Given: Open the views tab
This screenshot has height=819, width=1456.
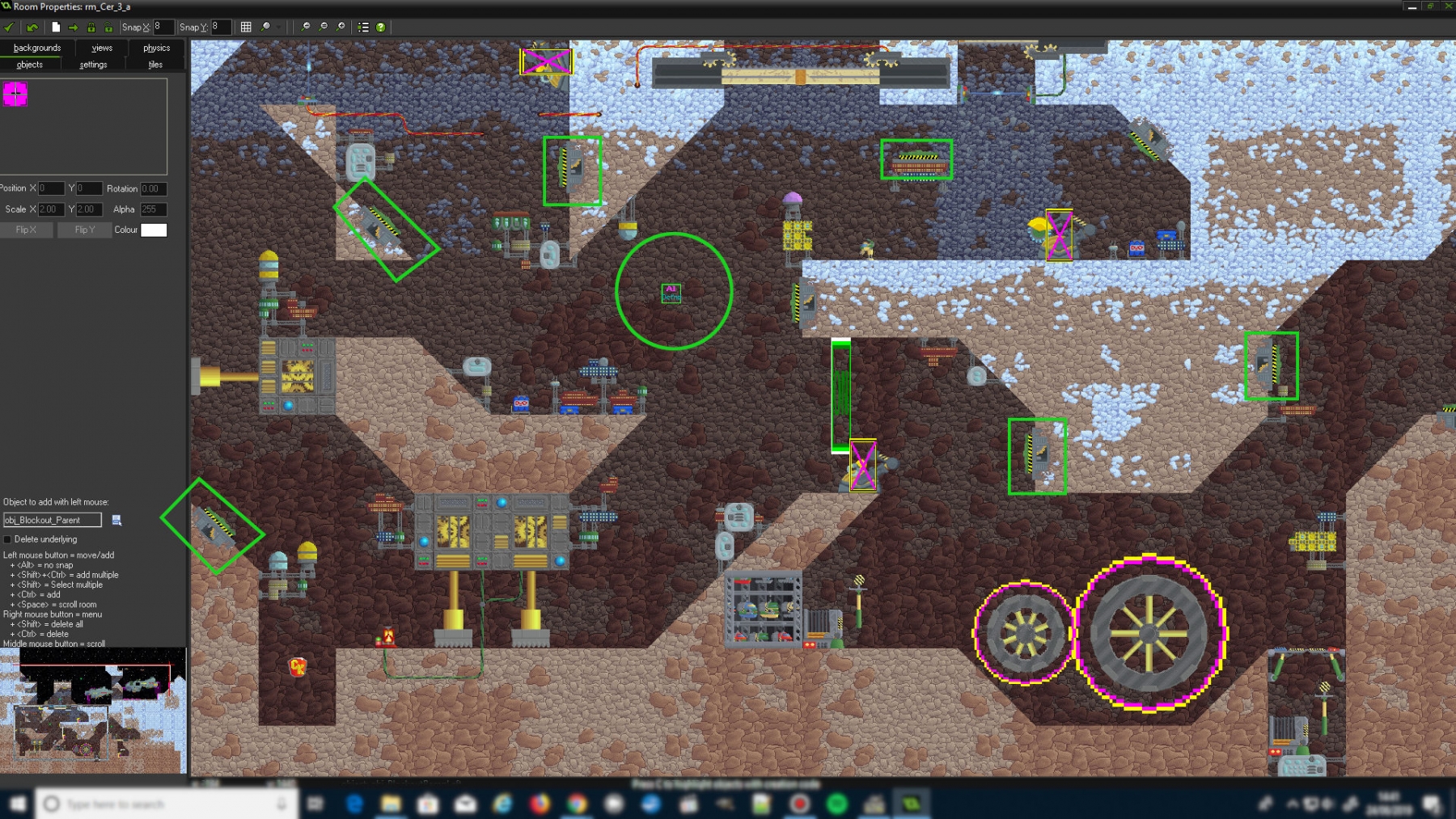Looking at the screenshot, I should tap(102, 48).
